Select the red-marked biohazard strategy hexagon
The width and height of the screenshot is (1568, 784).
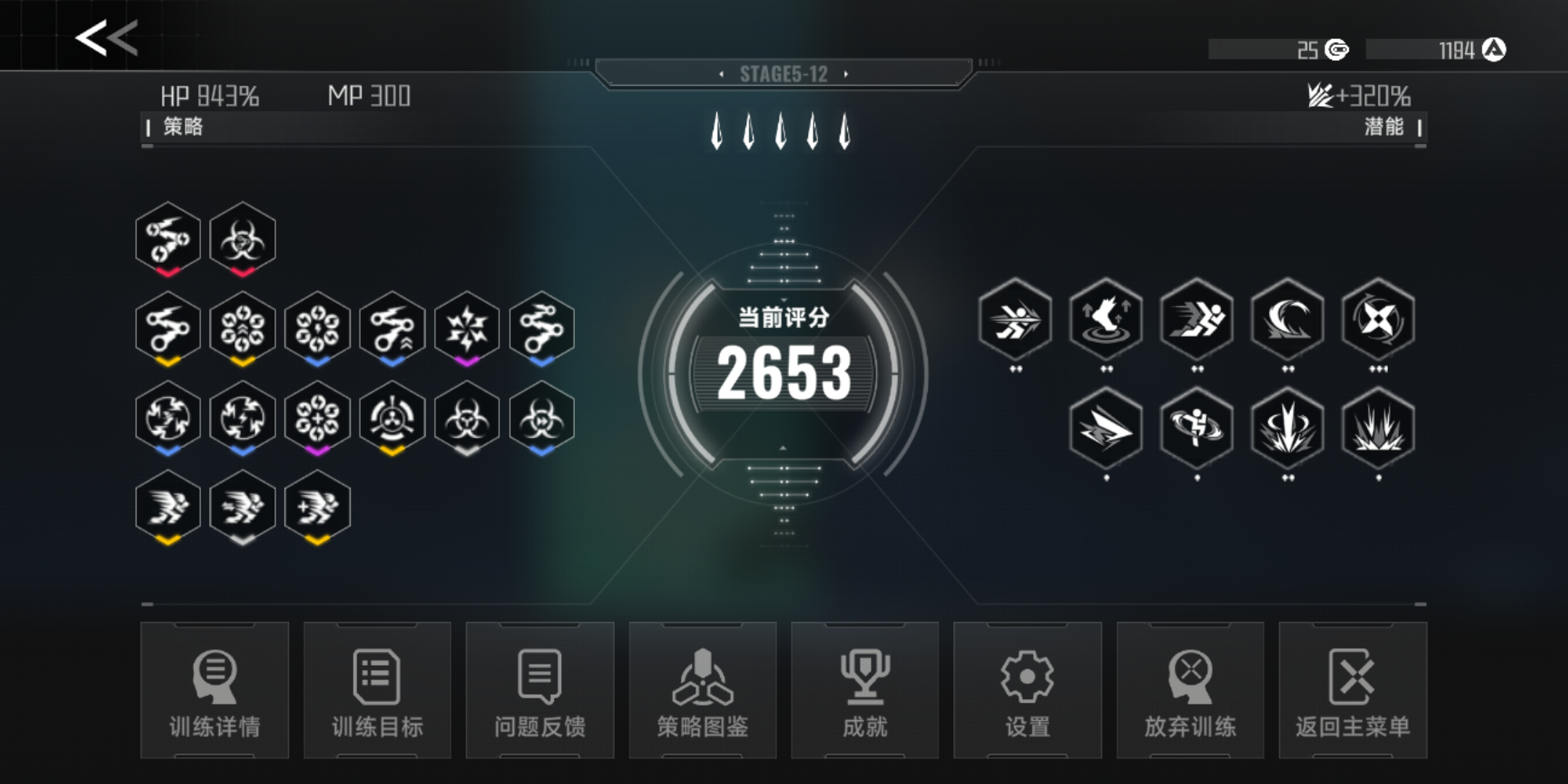242,240
